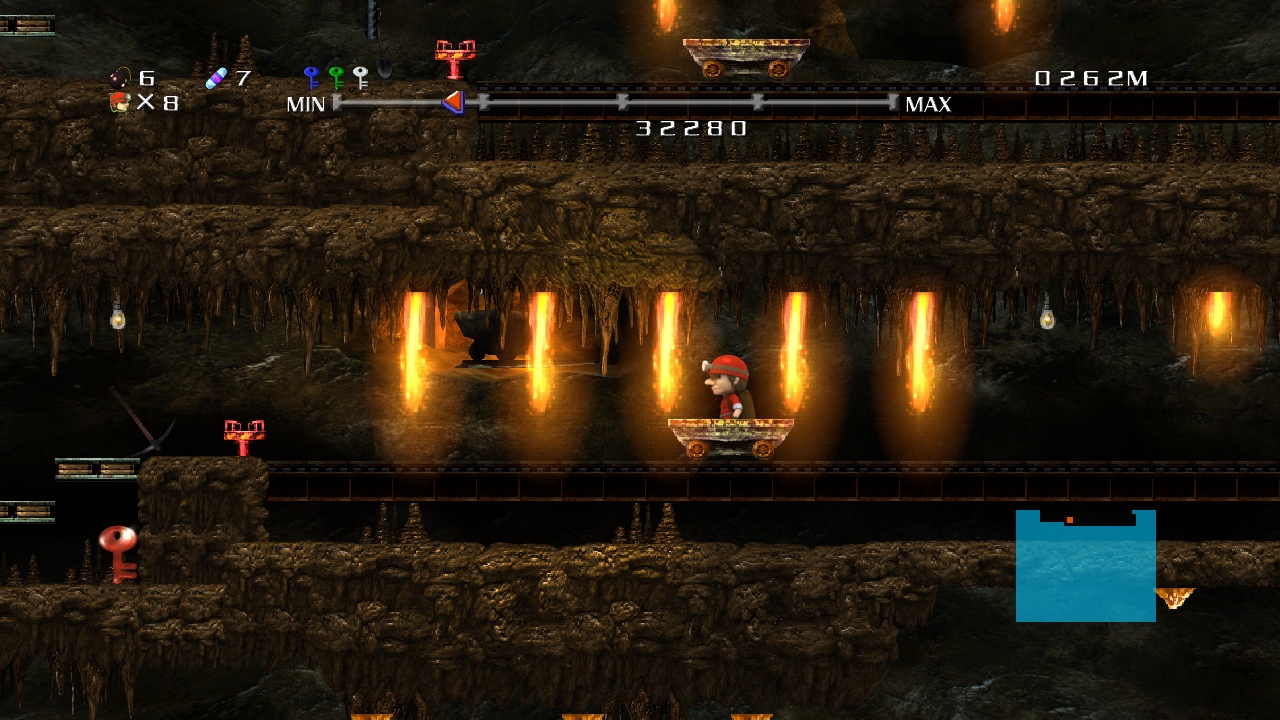Click the miner face lives icon
This screenshot has width=1280, height=720.
click(x=118, y=100)
